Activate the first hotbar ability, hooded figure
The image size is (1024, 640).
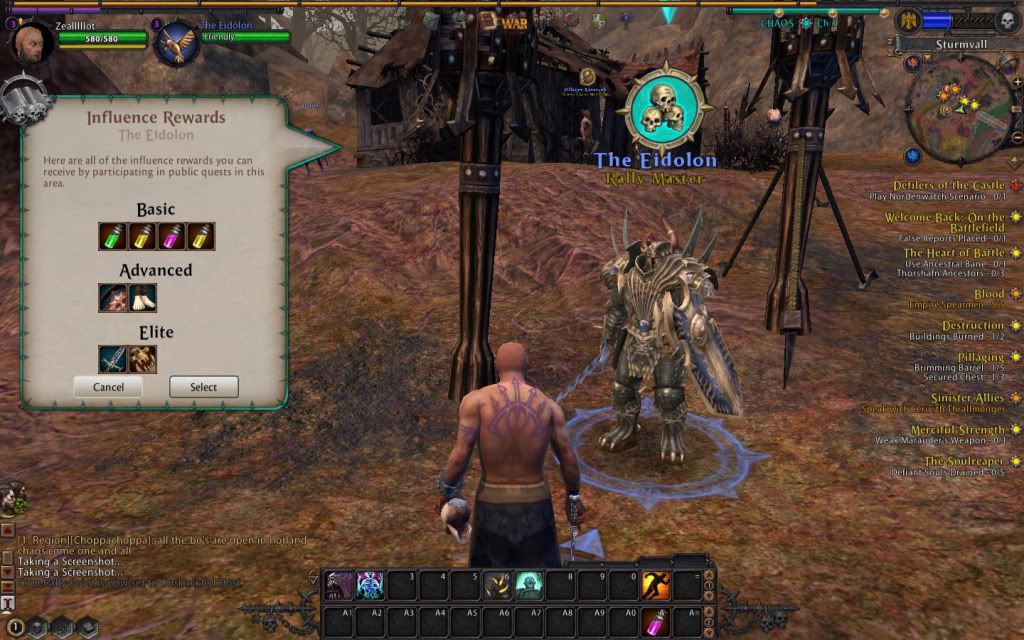339,585
